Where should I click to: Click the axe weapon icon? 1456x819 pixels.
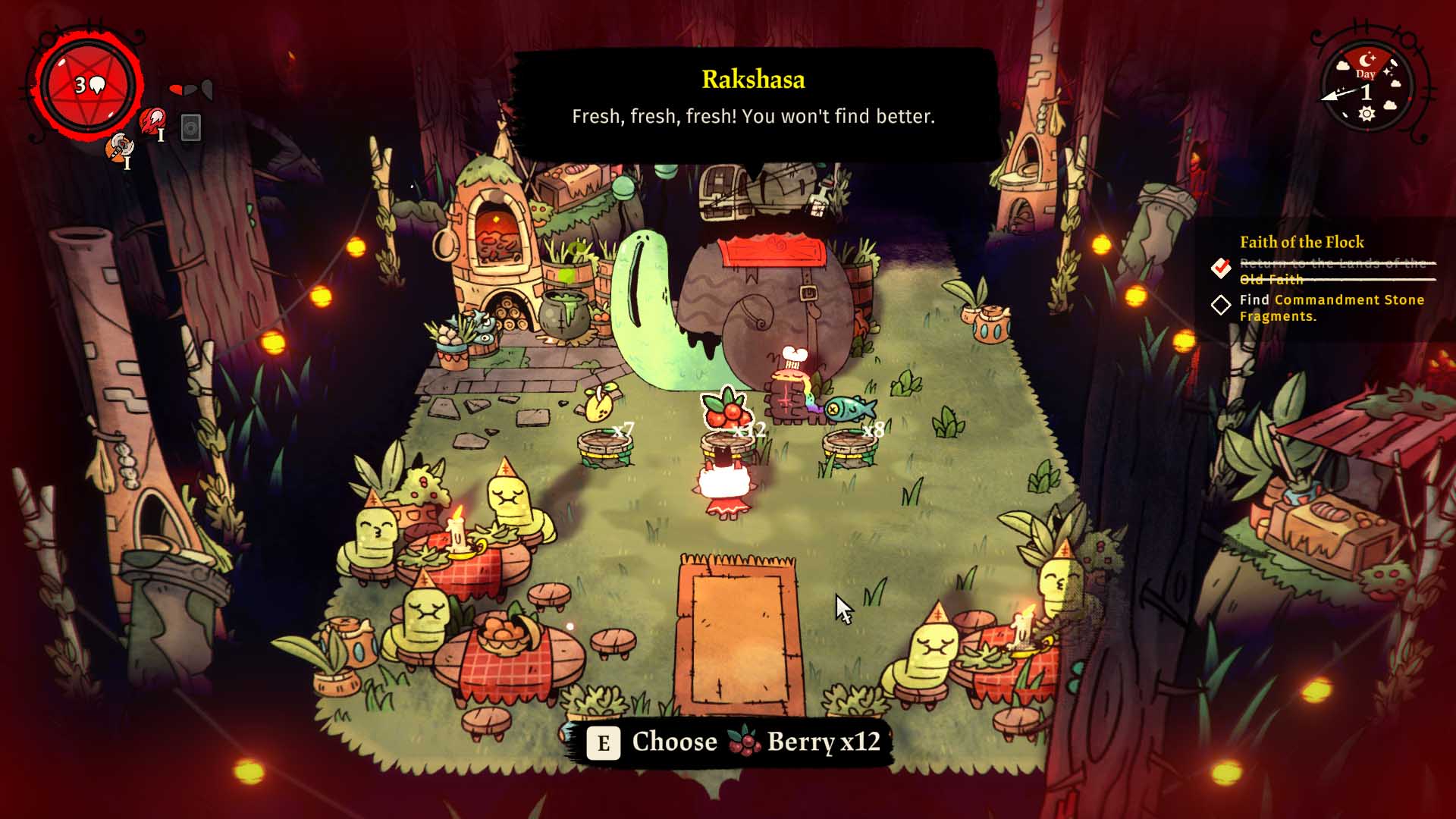119,147
